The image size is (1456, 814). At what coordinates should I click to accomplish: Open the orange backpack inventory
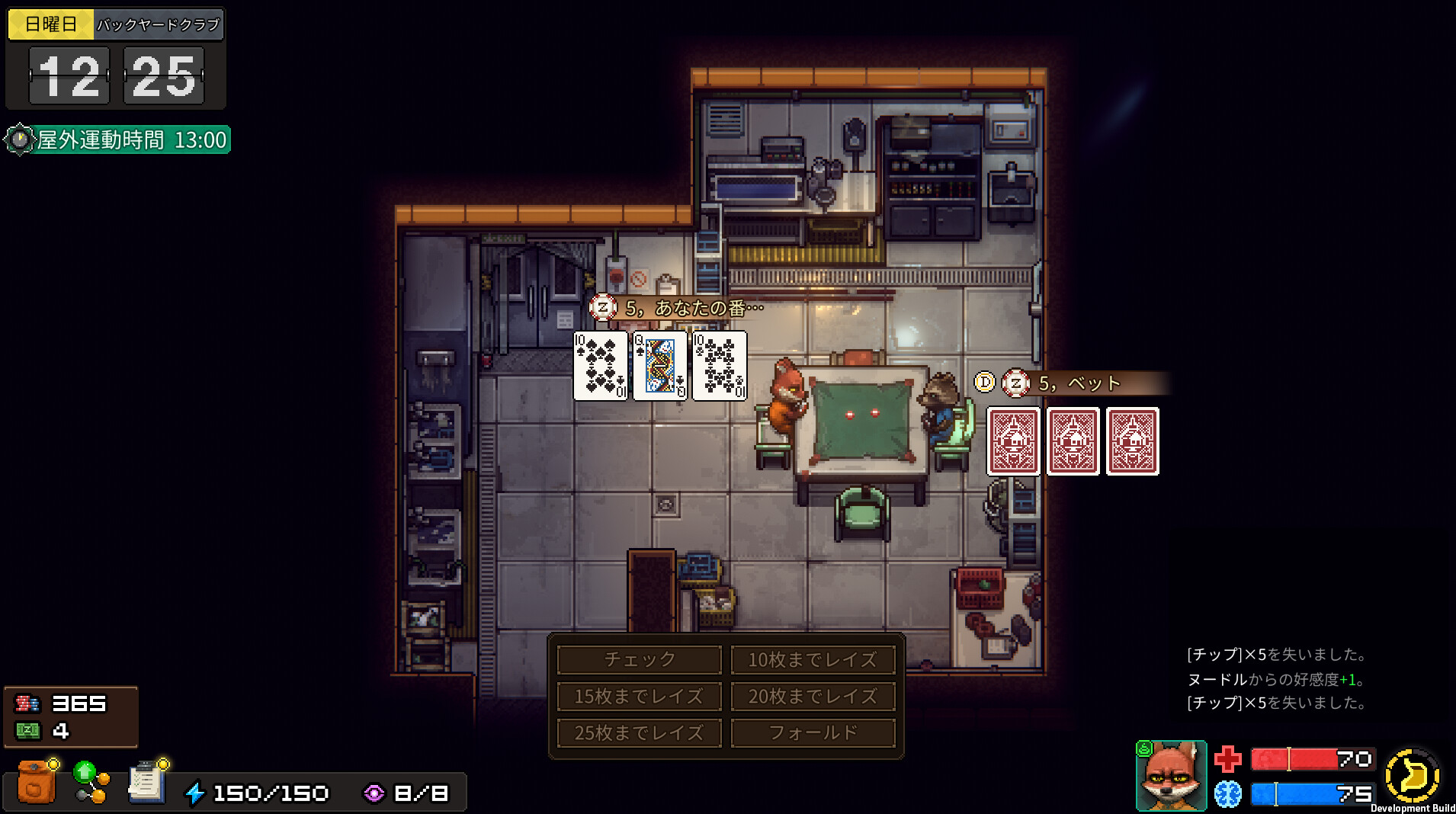pyautogui.click(x=36, y=783)
